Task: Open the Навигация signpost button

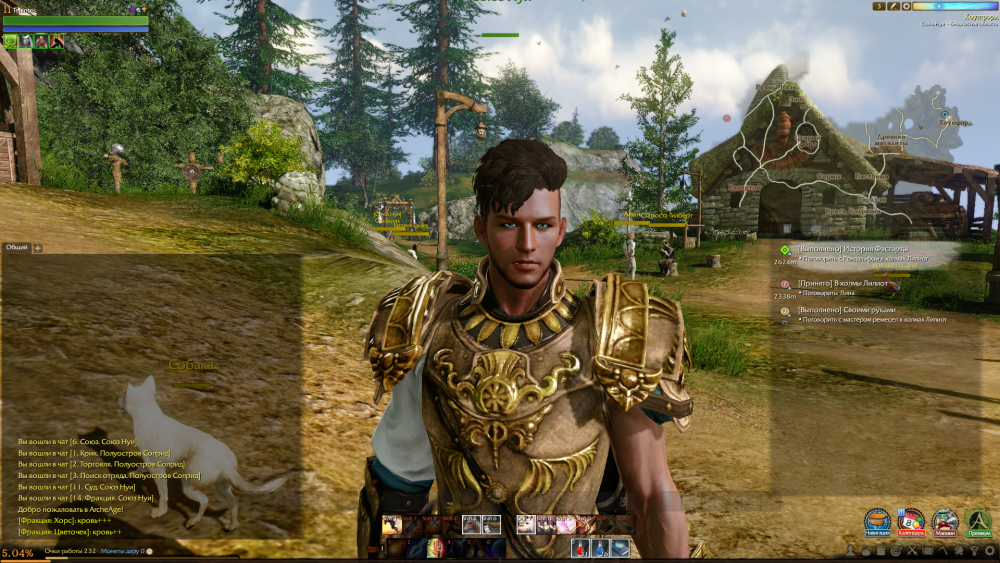Action: click(878, 521)
